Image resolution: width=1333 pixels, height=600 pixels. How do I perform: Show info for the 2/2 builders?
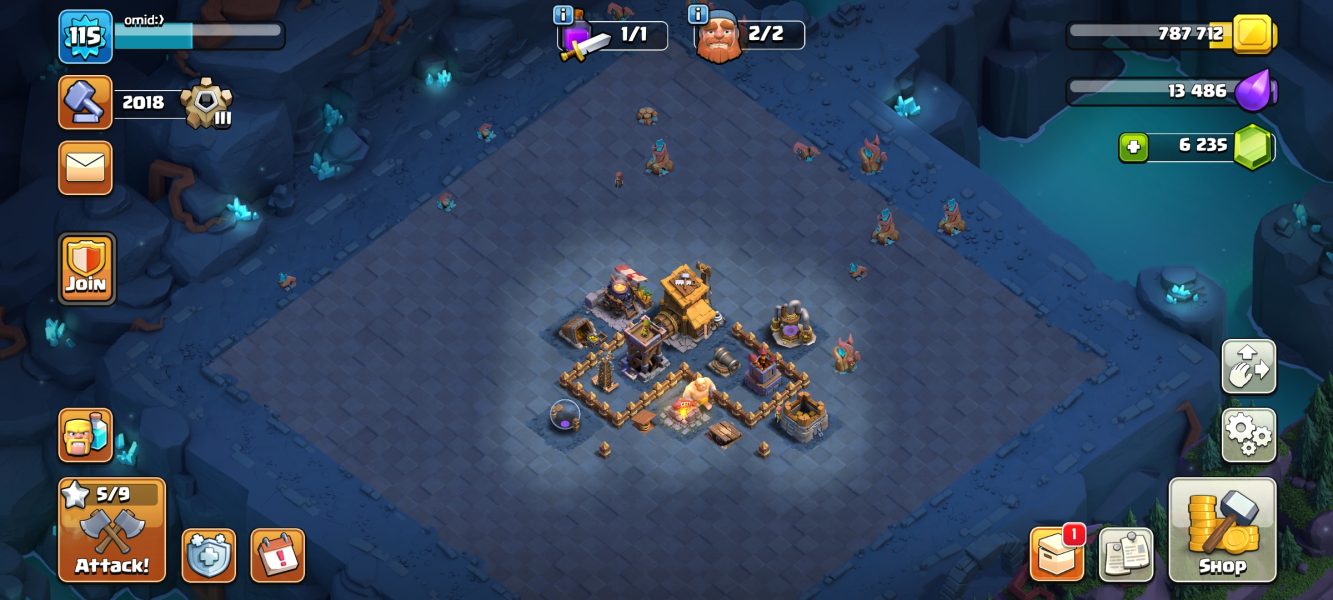click(698, 14)
